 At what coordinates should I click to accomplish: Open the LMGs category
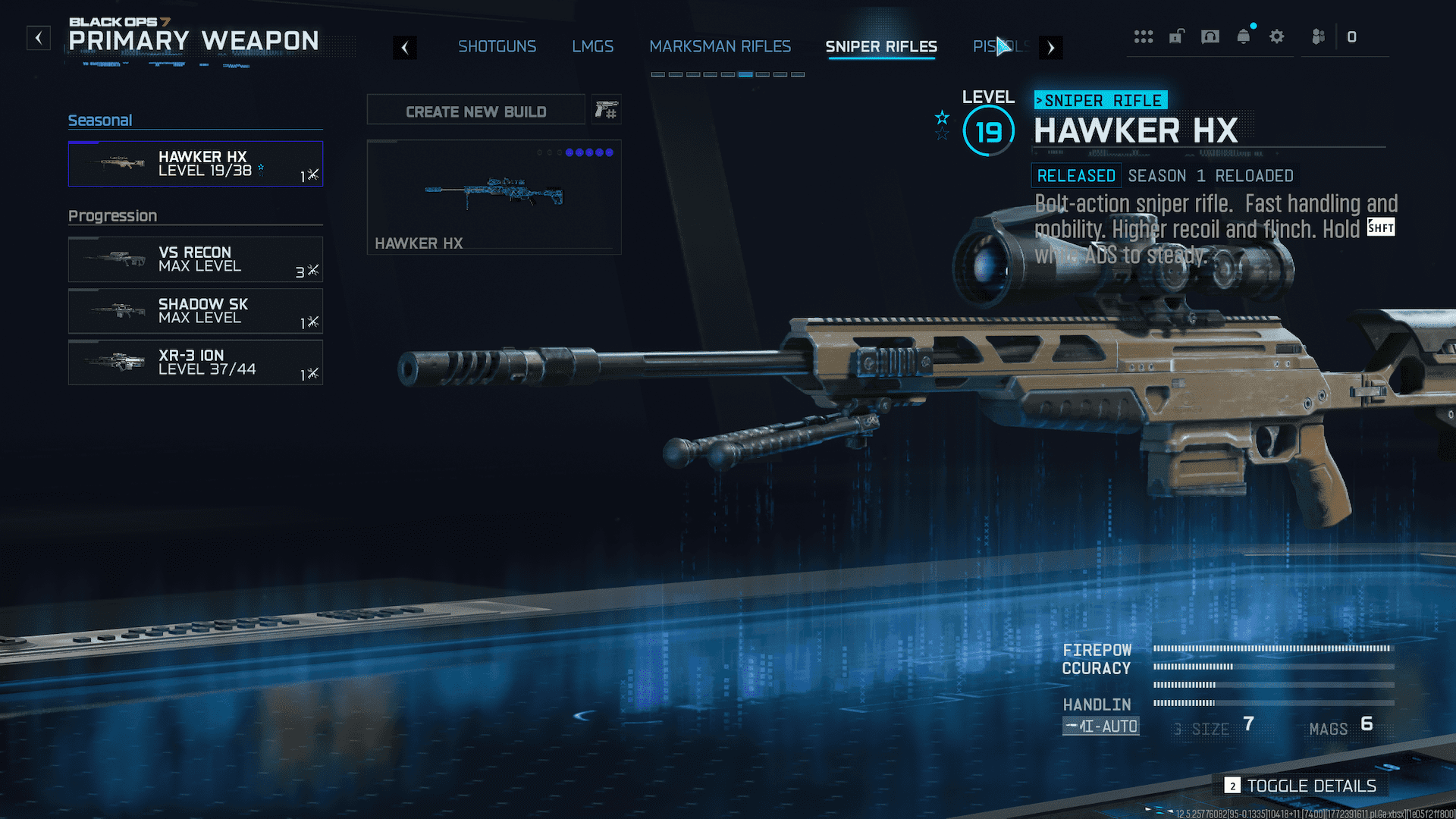(592, 46)
